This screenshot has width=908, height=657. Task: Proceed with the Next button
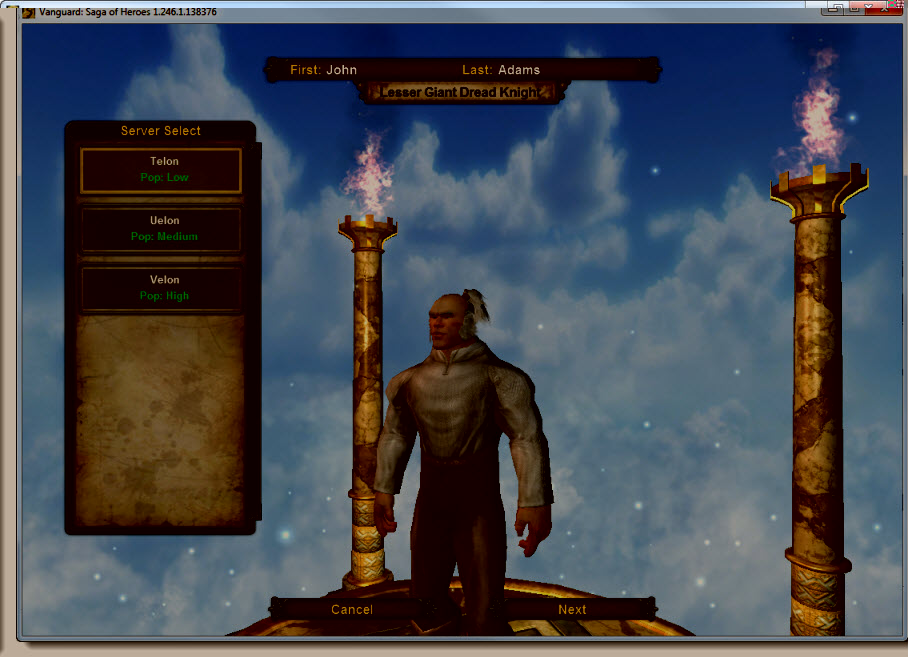point(572,609)
